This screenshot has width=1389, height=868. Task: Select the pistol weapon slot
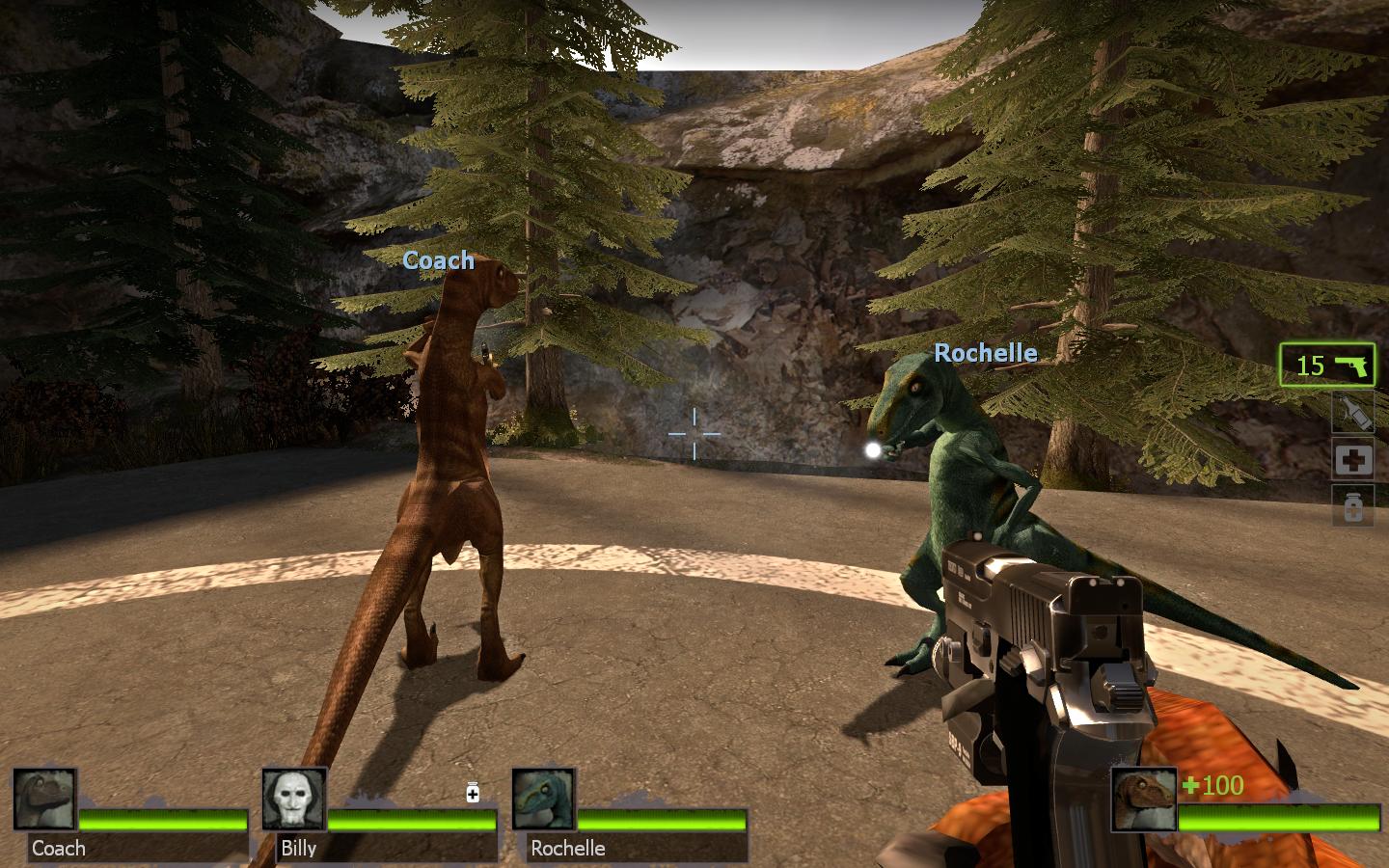point(1327,366)
